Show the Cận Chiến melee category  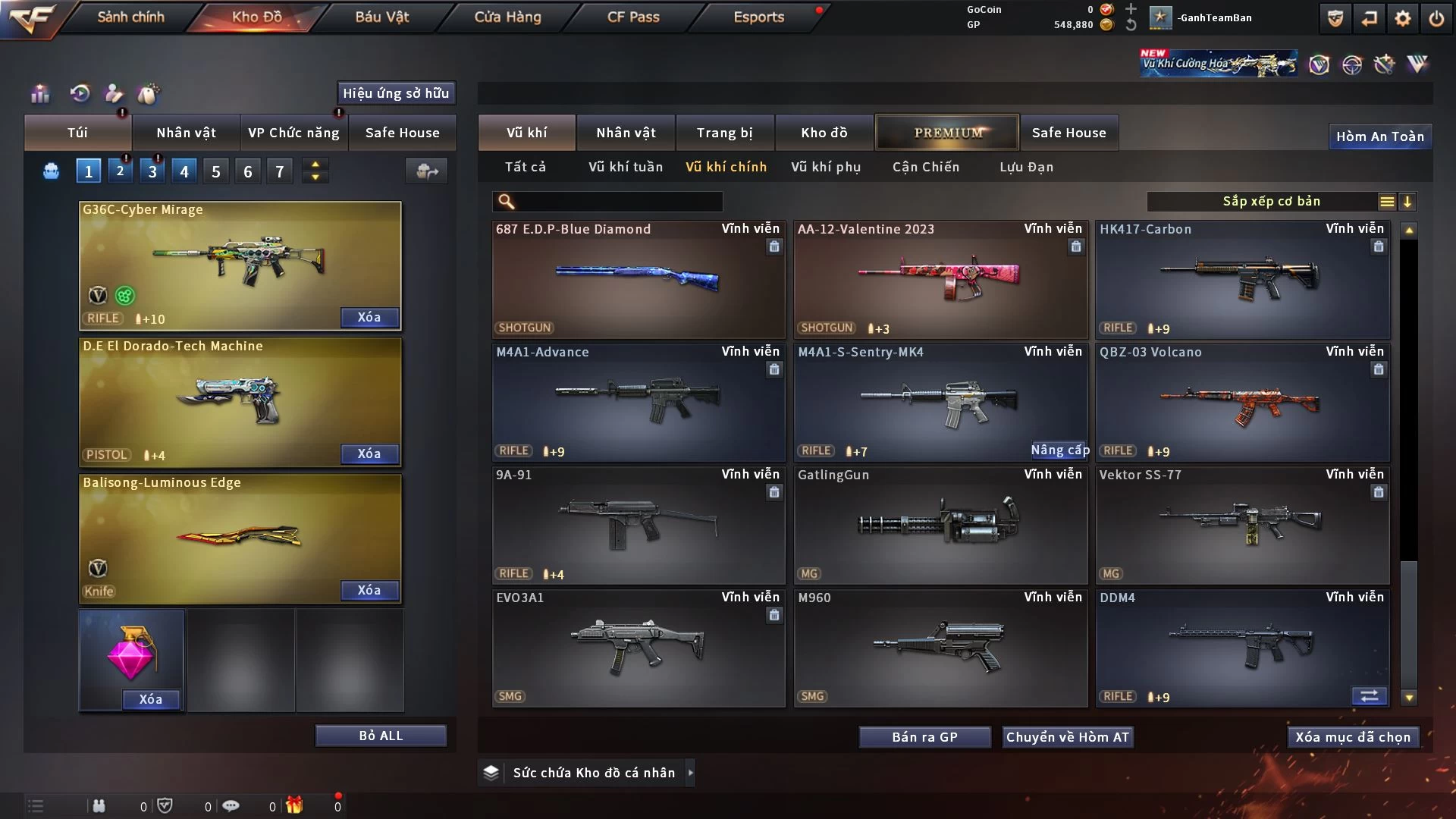pos(925,167)
